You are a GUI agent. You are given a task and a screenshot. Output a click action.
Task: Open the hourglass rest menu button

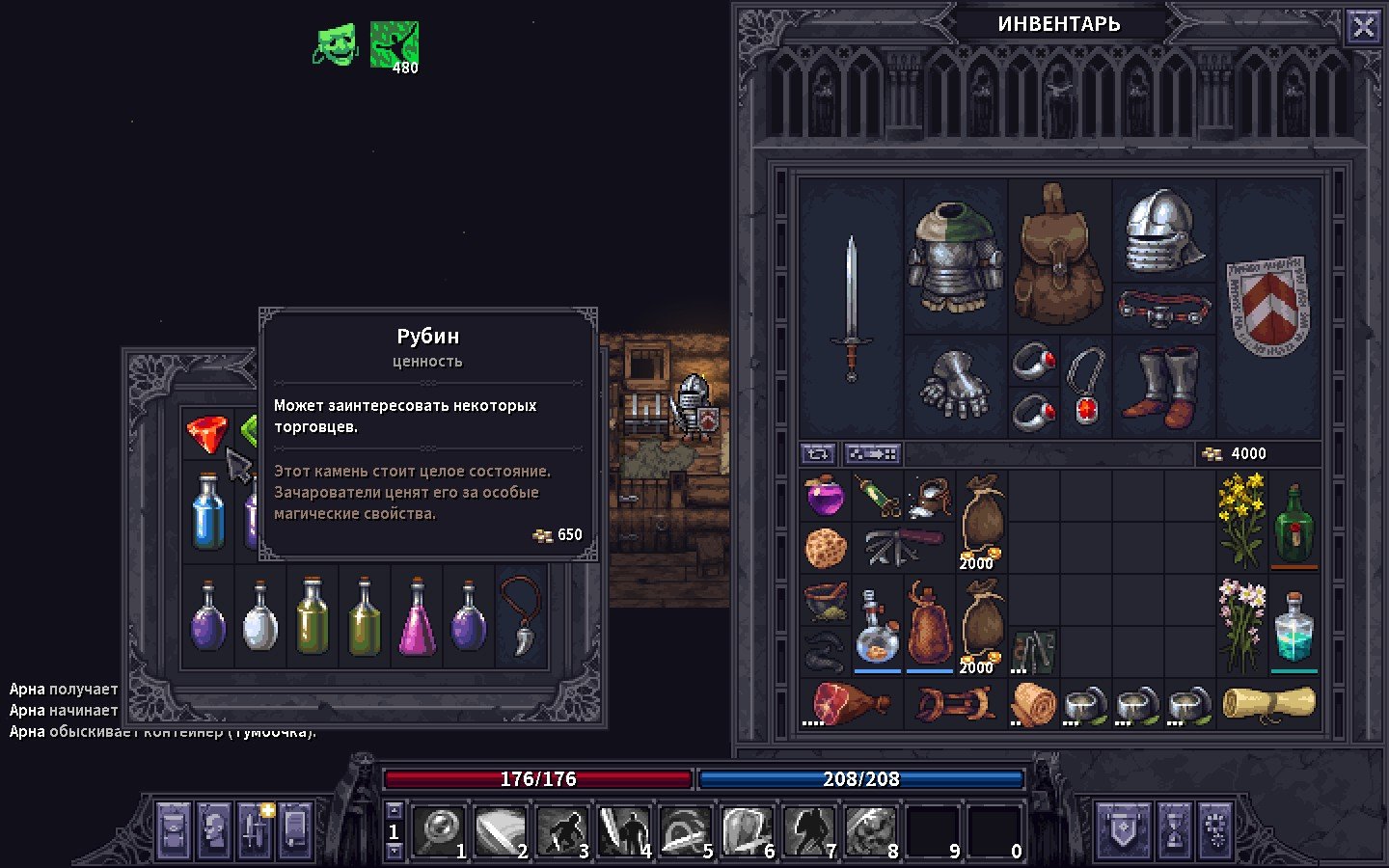pyautogui.click(x=1175, y=829)
